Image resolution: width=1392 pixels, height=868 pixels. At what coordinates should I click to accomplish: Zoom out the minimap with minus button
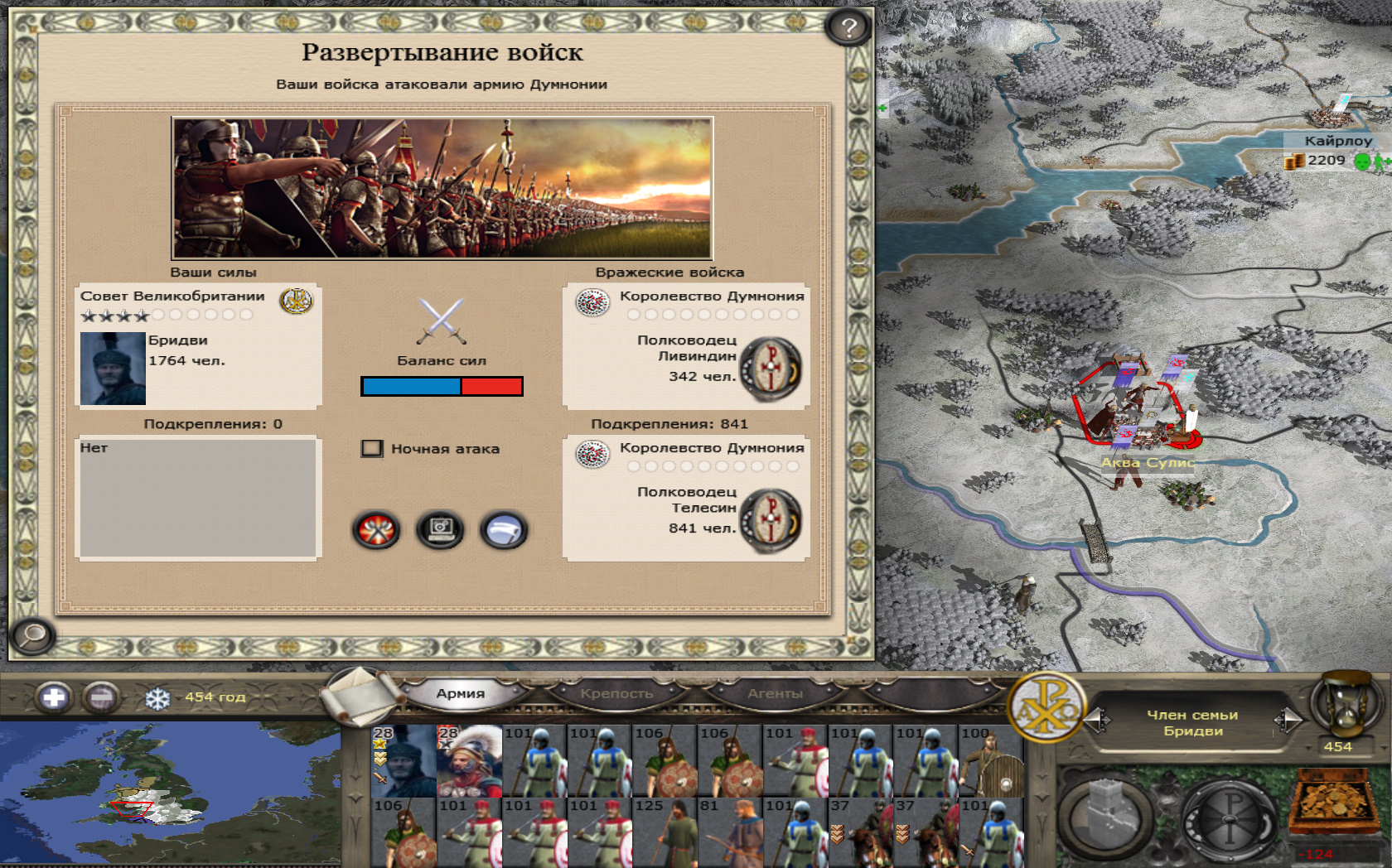[x=101, y=697]
